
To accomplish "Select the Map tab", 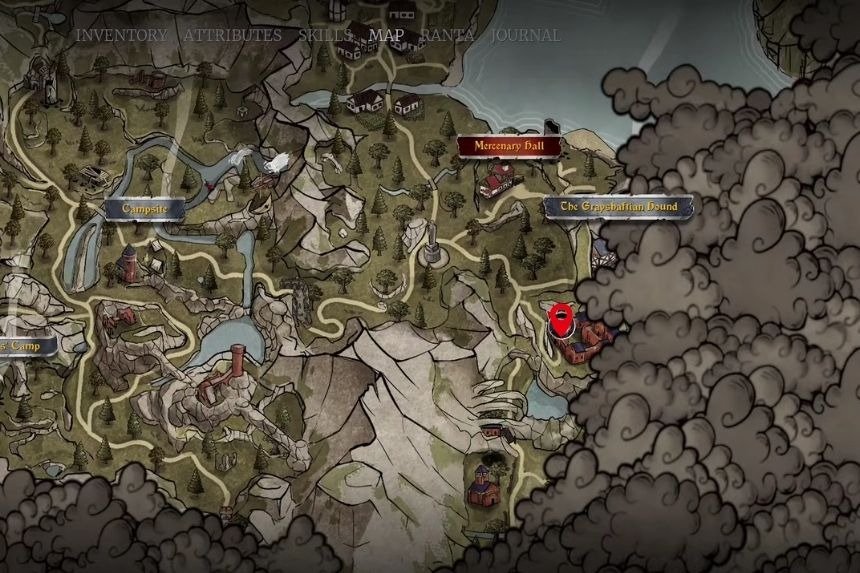I will 386,35.
